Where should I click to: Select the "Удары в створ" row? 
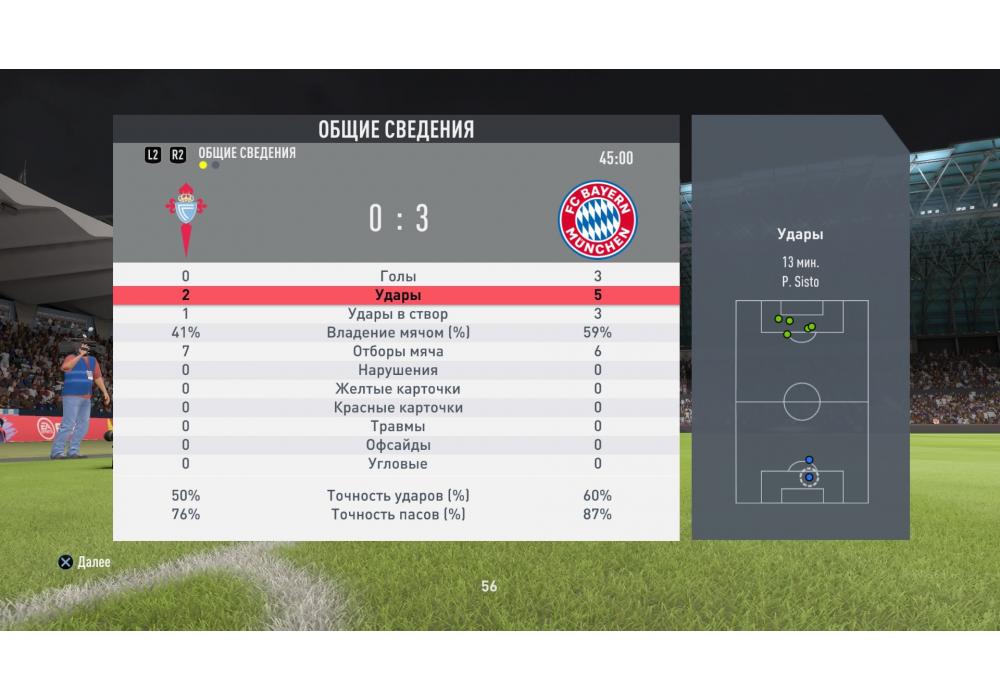click(x=397, y=314)
